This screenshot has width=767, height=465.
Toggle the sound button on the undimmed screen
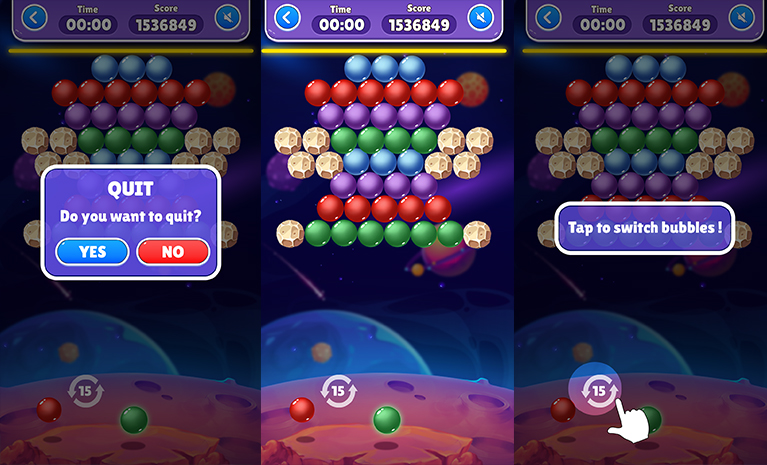pos(481,18)
